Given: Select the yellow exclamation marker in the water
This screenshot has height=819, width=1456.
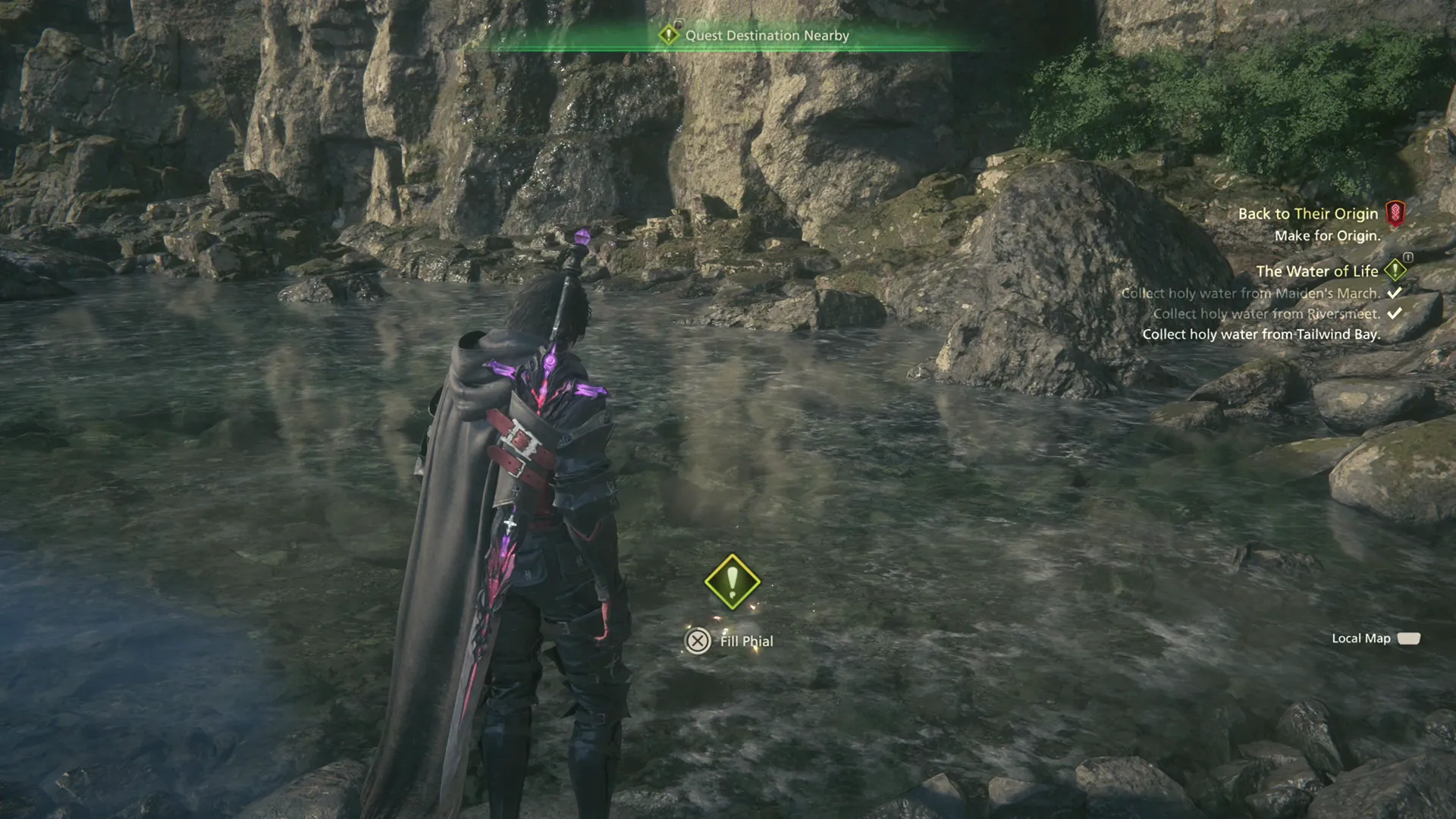Looking at the screenshot, I should pos(733,582).
